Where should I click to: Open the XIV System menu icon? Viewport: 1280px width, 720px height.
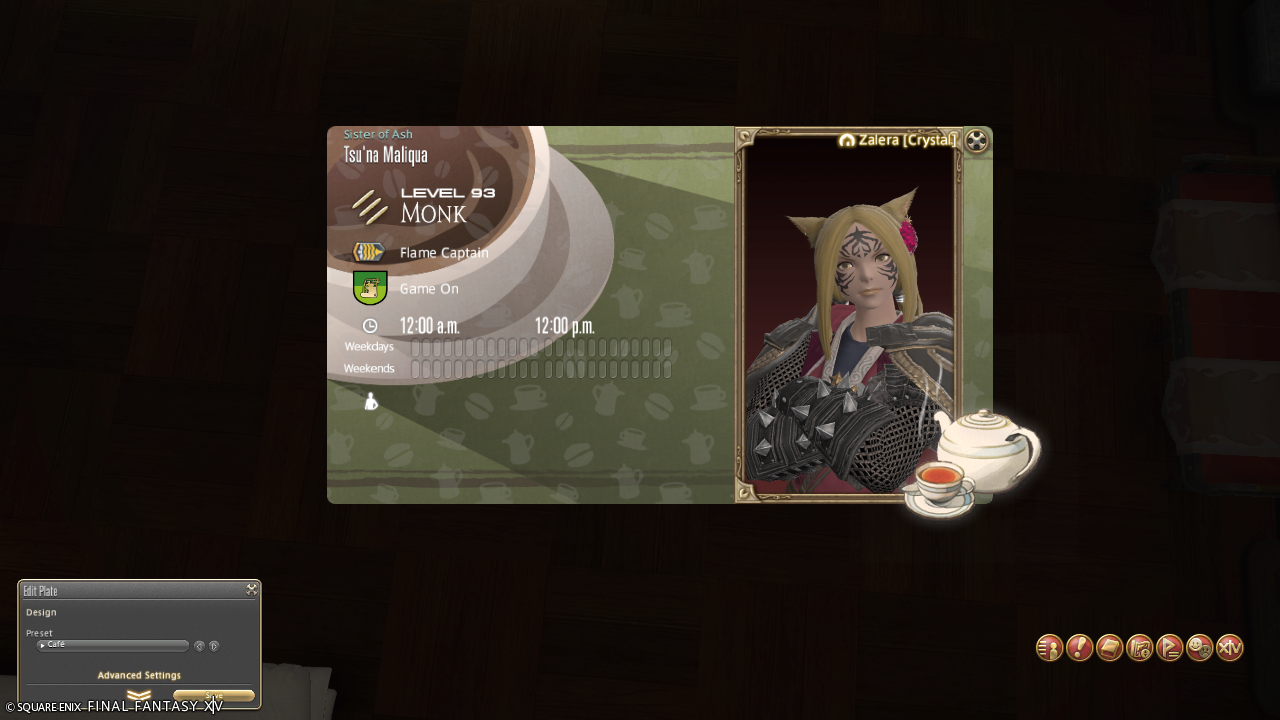(x=1229, y=648)
